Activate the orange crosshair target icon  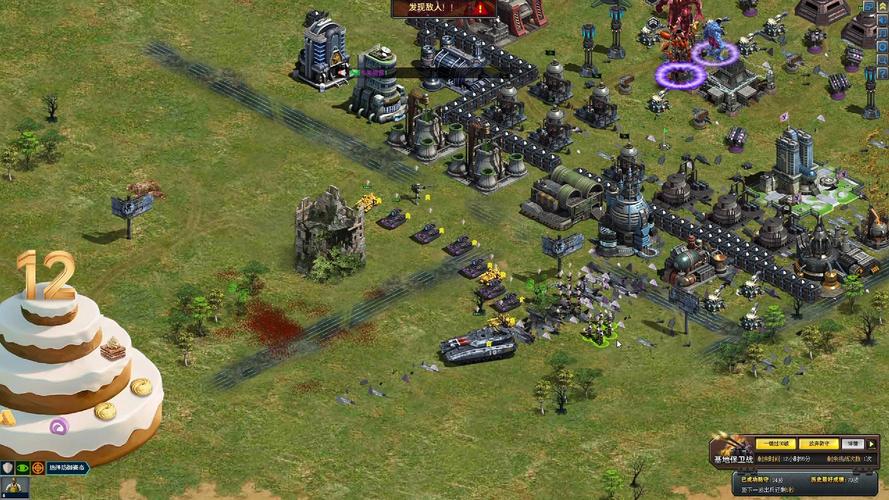tap(38, 467)
